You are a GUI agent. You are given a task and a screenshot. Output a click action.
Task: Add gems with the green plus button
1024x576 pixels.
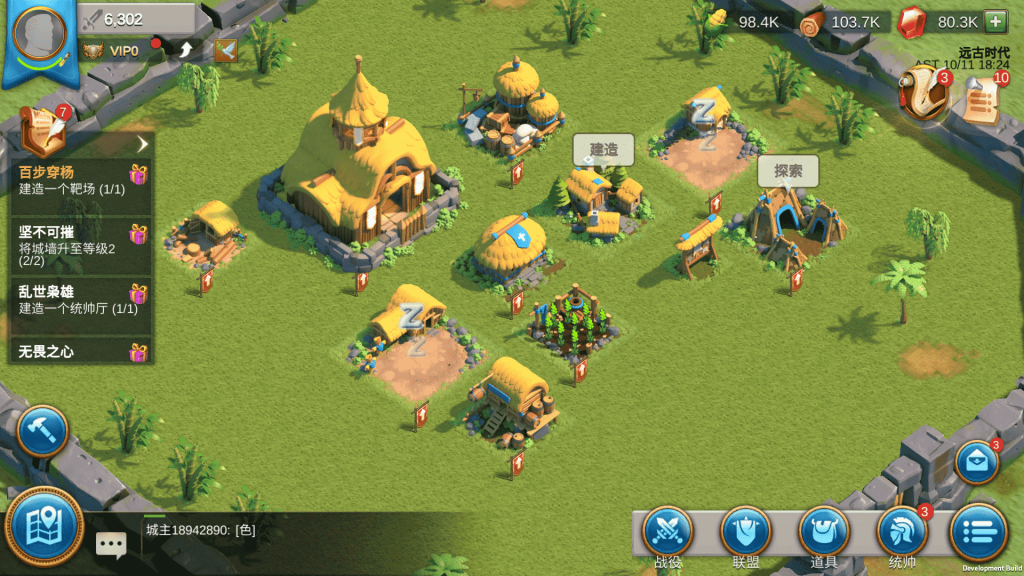(995, 21)
